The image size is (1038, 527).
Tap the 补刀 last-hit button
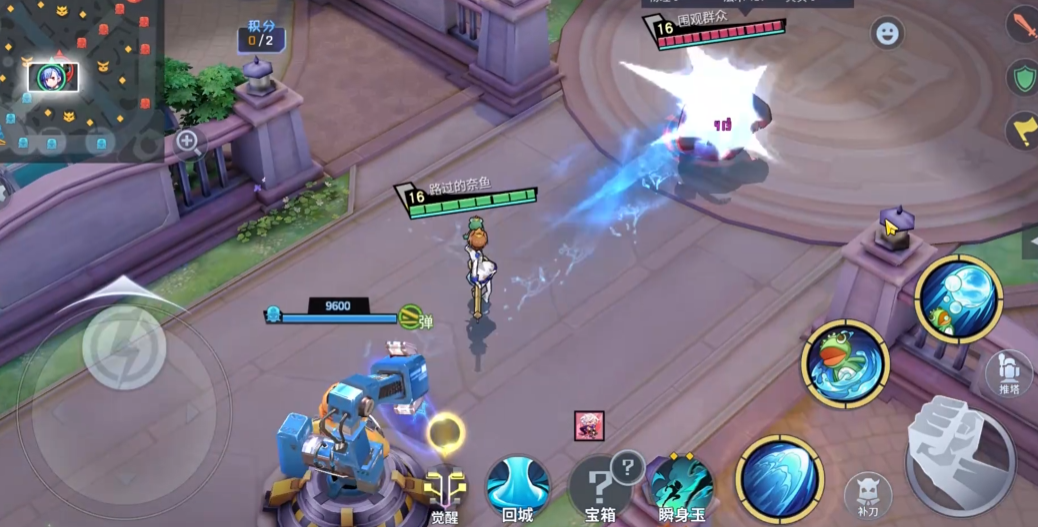(868, 495)
